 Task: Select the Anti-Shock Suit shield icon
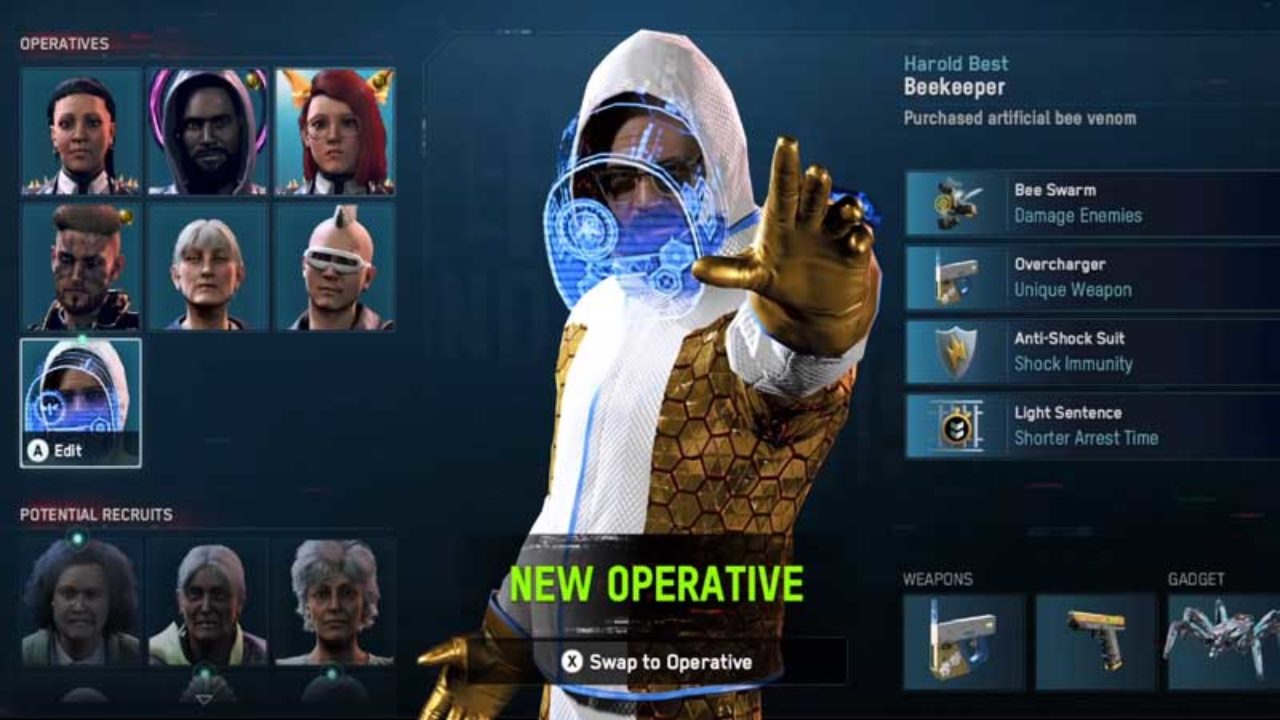click(955, 351)
